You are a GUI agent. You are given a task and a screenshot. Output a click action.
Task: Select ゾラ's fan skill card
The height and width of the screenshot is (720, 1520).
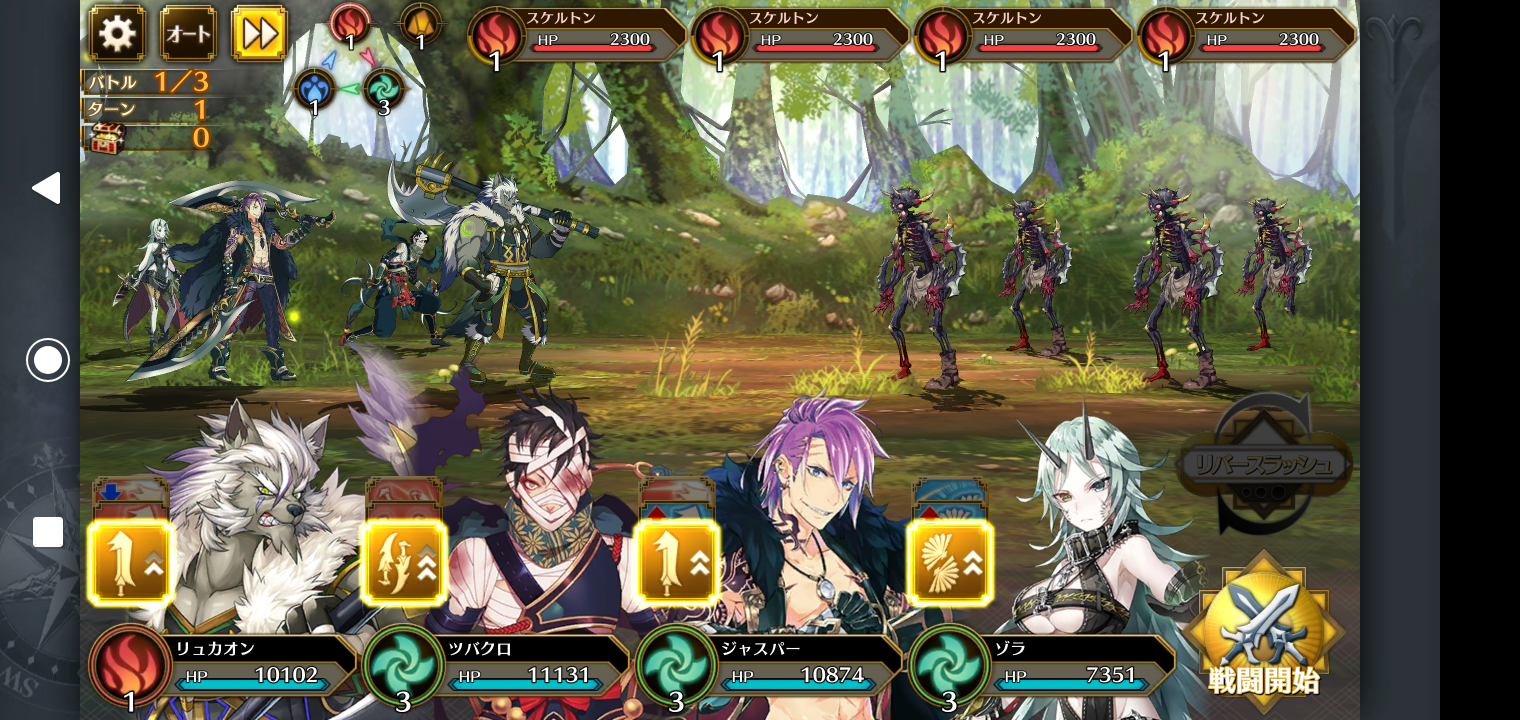[950, 562]
